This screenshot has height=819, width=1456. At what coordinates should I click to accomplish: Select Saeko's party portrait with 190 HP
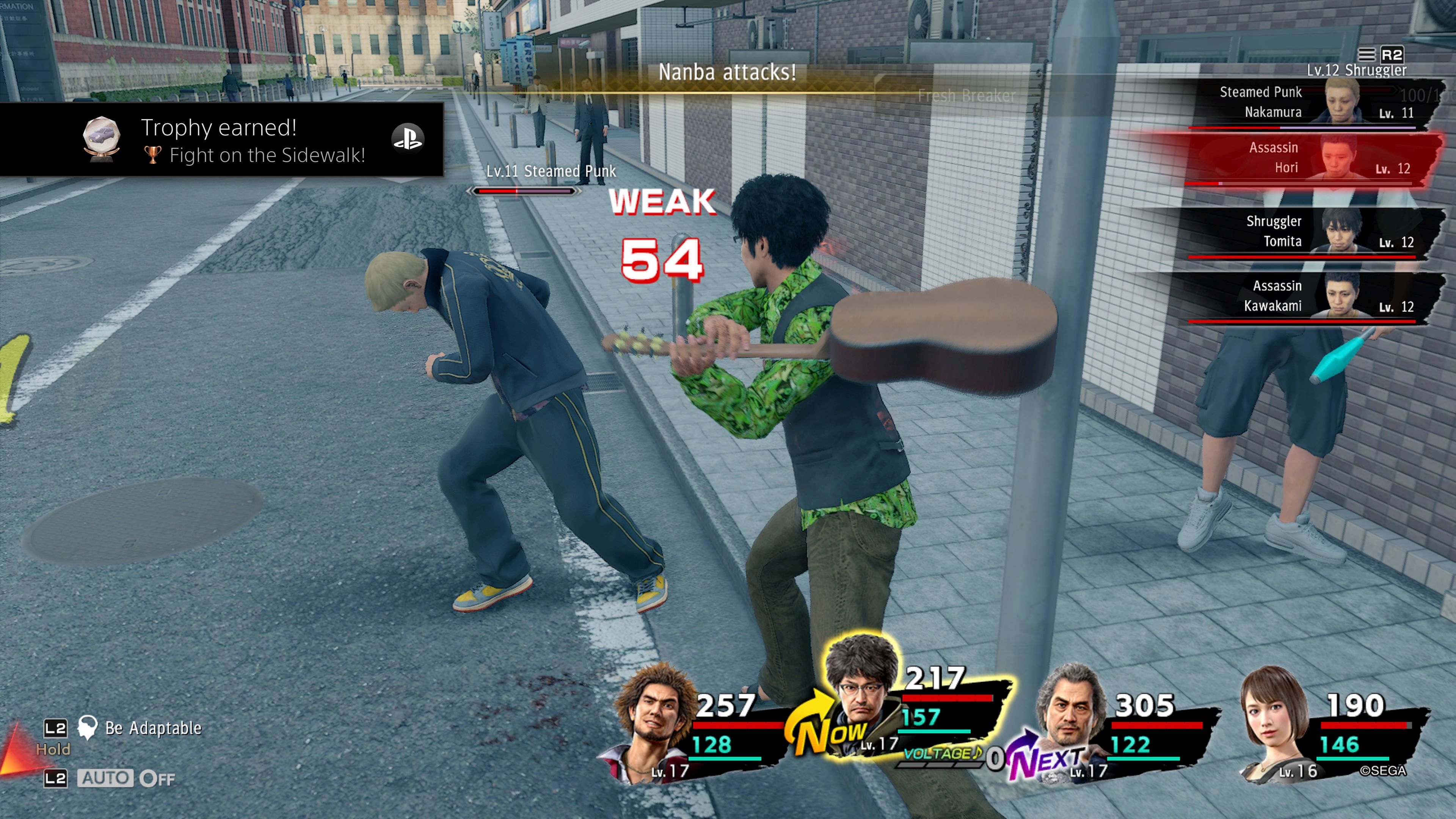[1274, 721]
